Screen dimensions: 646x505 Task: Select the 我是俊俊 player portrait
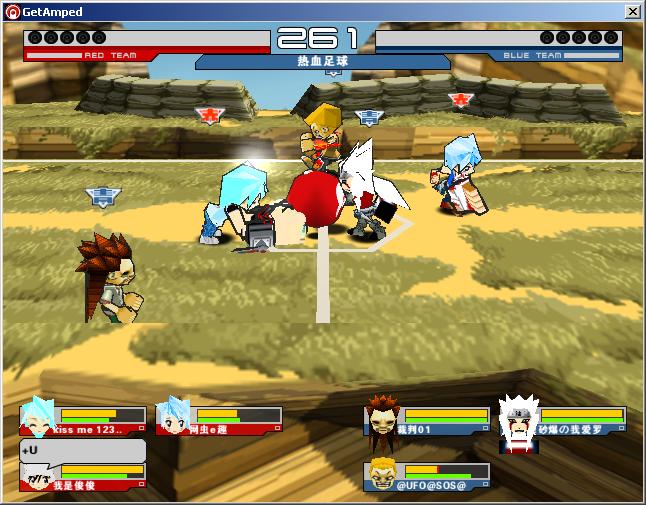pos(38,477)
